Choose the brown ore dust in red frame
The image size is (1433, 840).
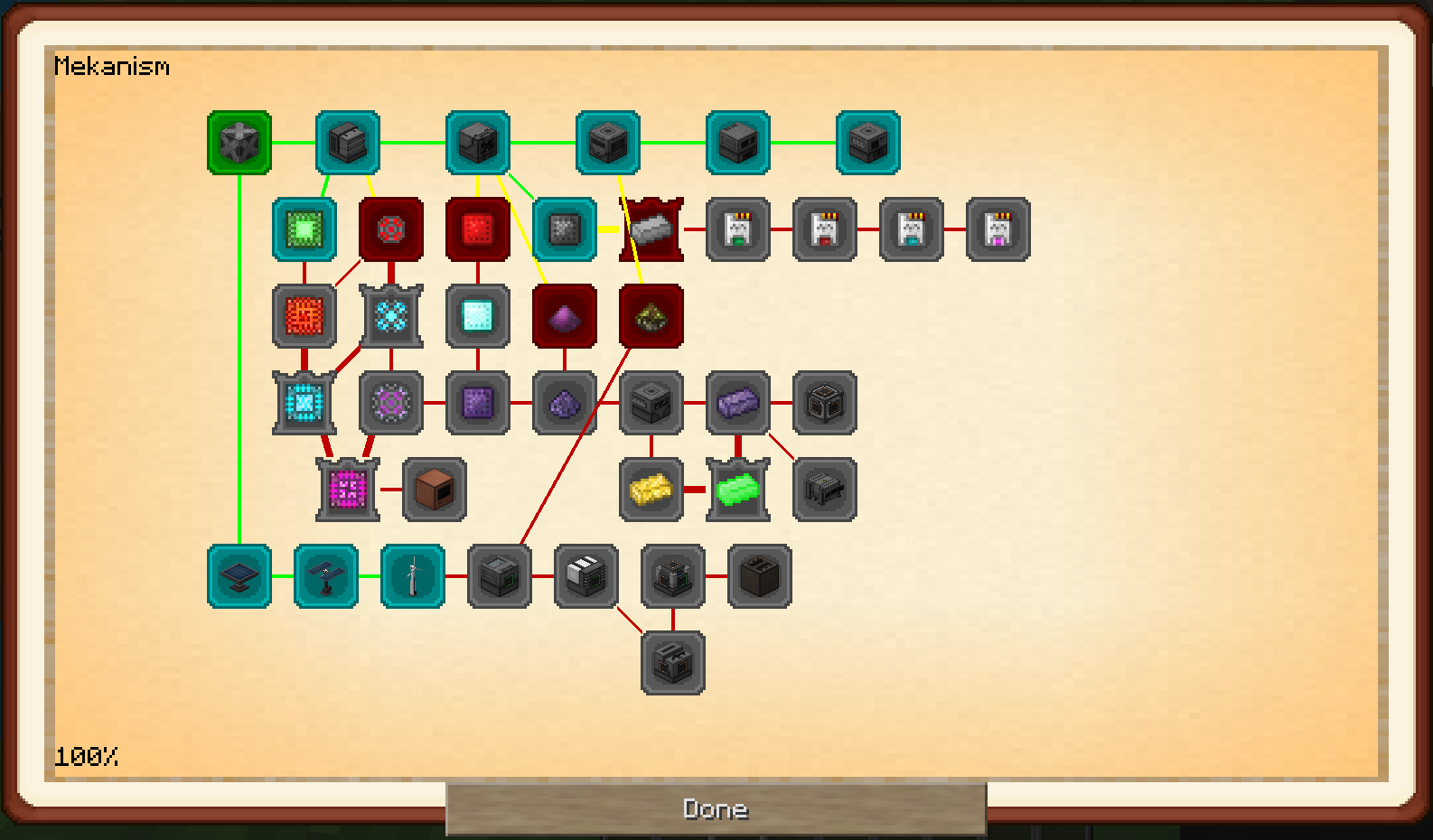click(651, 316)
